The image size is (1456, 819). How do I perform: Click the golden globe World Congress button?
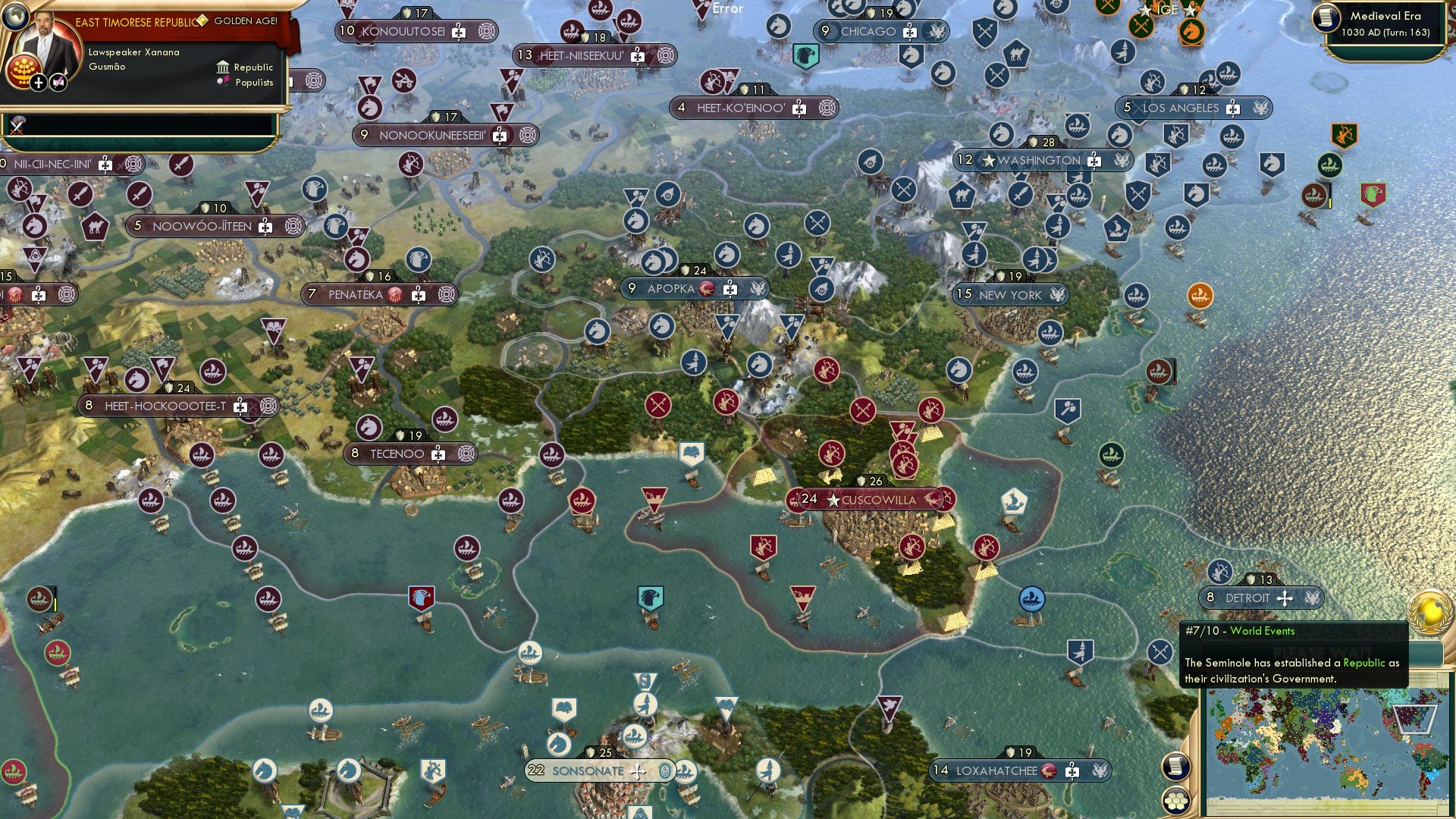pos(1430,610)
